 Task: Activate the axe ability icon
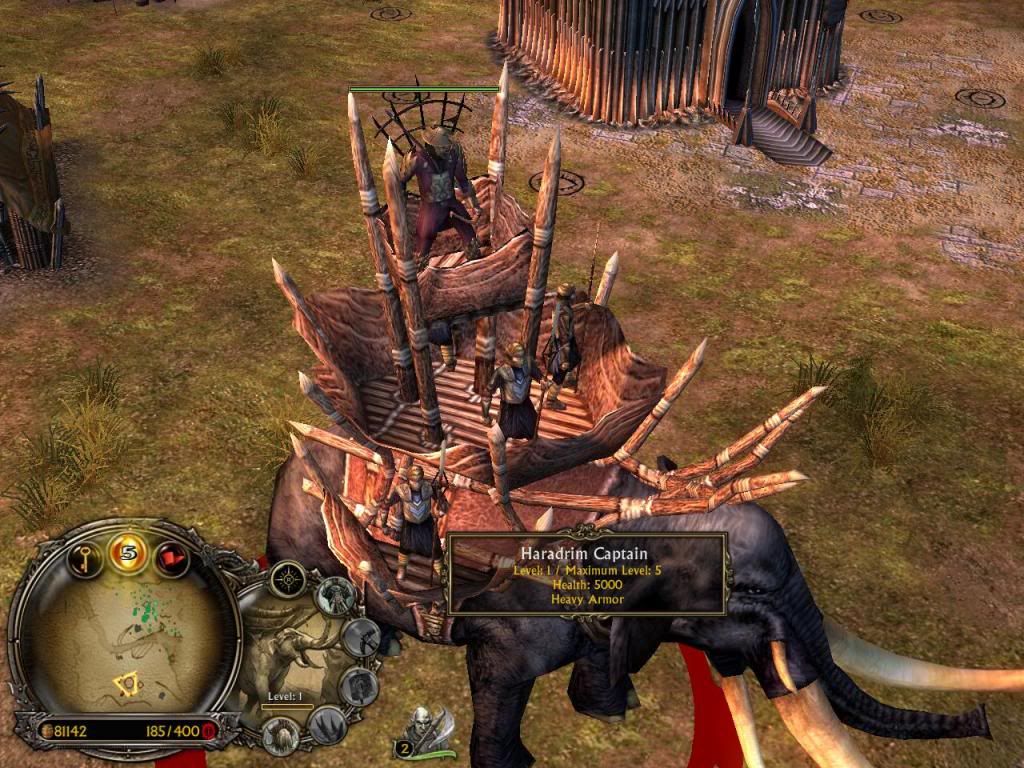(361, 636)
